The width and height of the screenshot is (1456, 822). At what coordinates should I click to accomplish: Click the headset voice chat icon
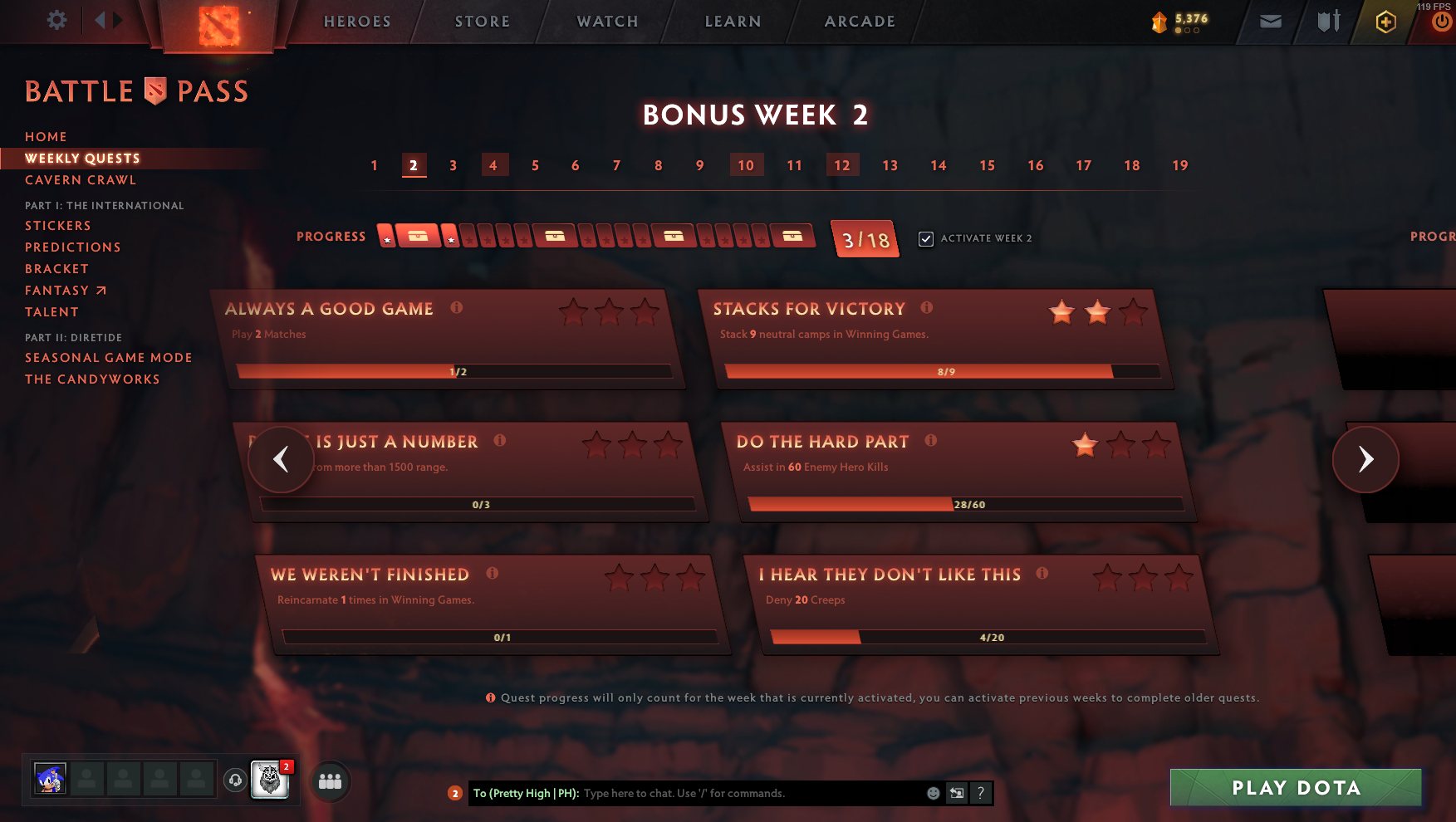coord(235,780)
